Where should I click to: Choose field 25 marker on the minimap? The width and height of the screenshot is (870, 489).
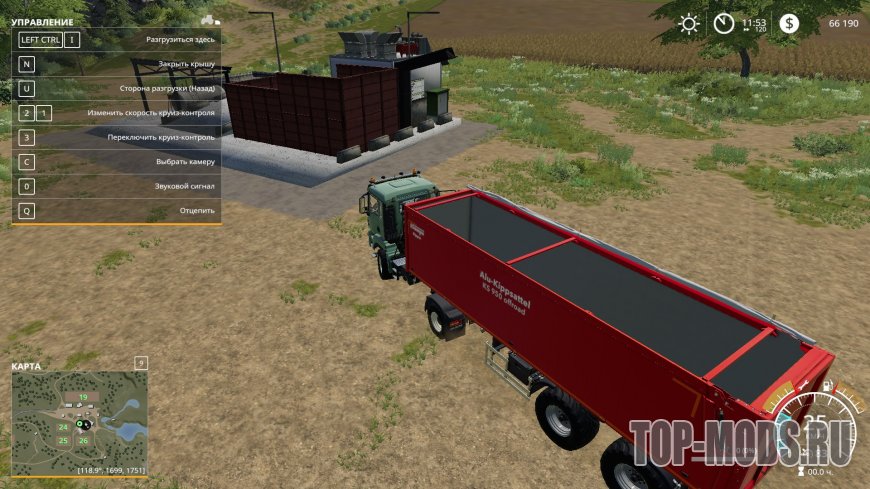click(63, 440)
